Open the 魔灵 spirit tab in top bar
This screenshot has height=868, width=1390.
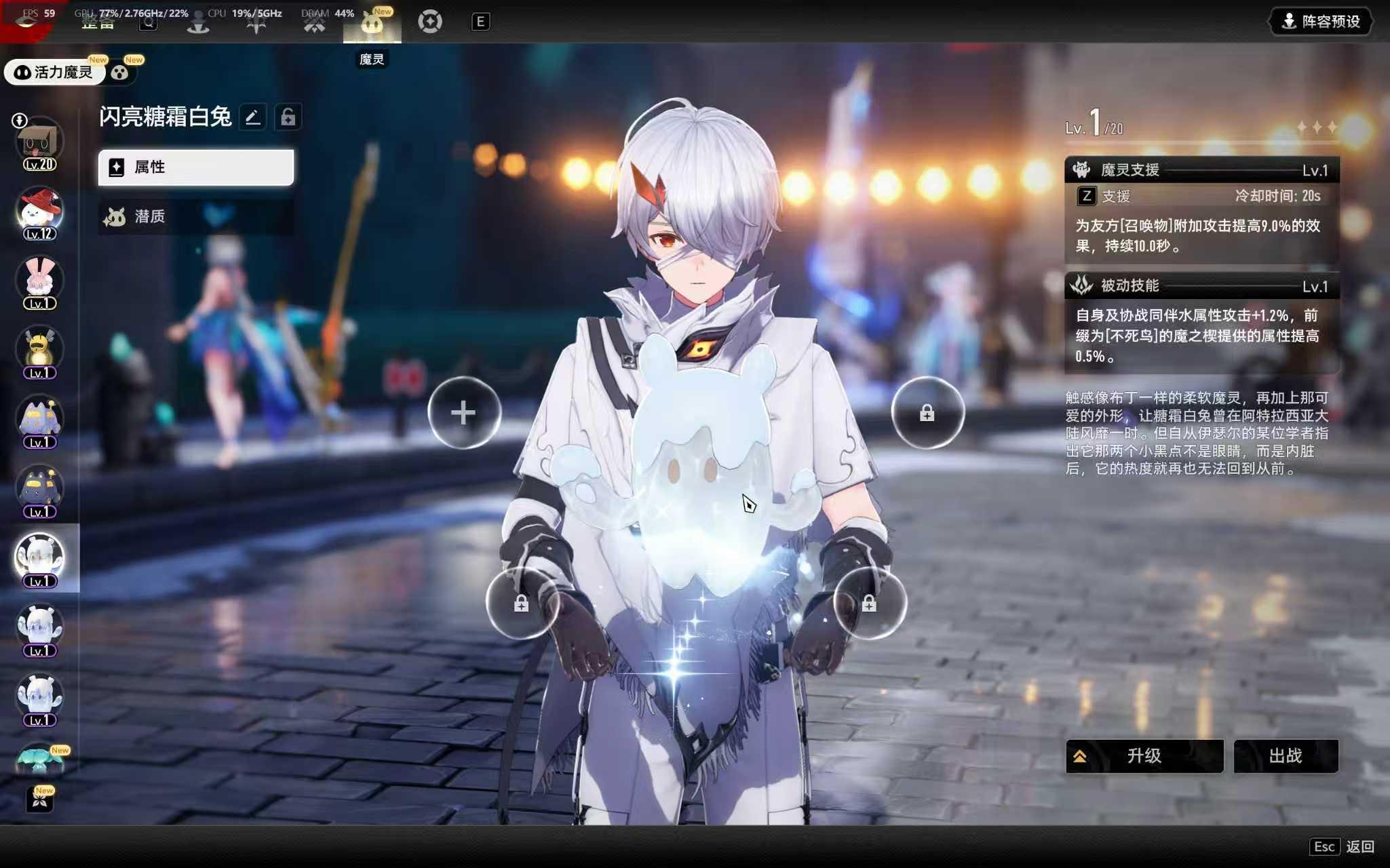click(x=372, y=24)
